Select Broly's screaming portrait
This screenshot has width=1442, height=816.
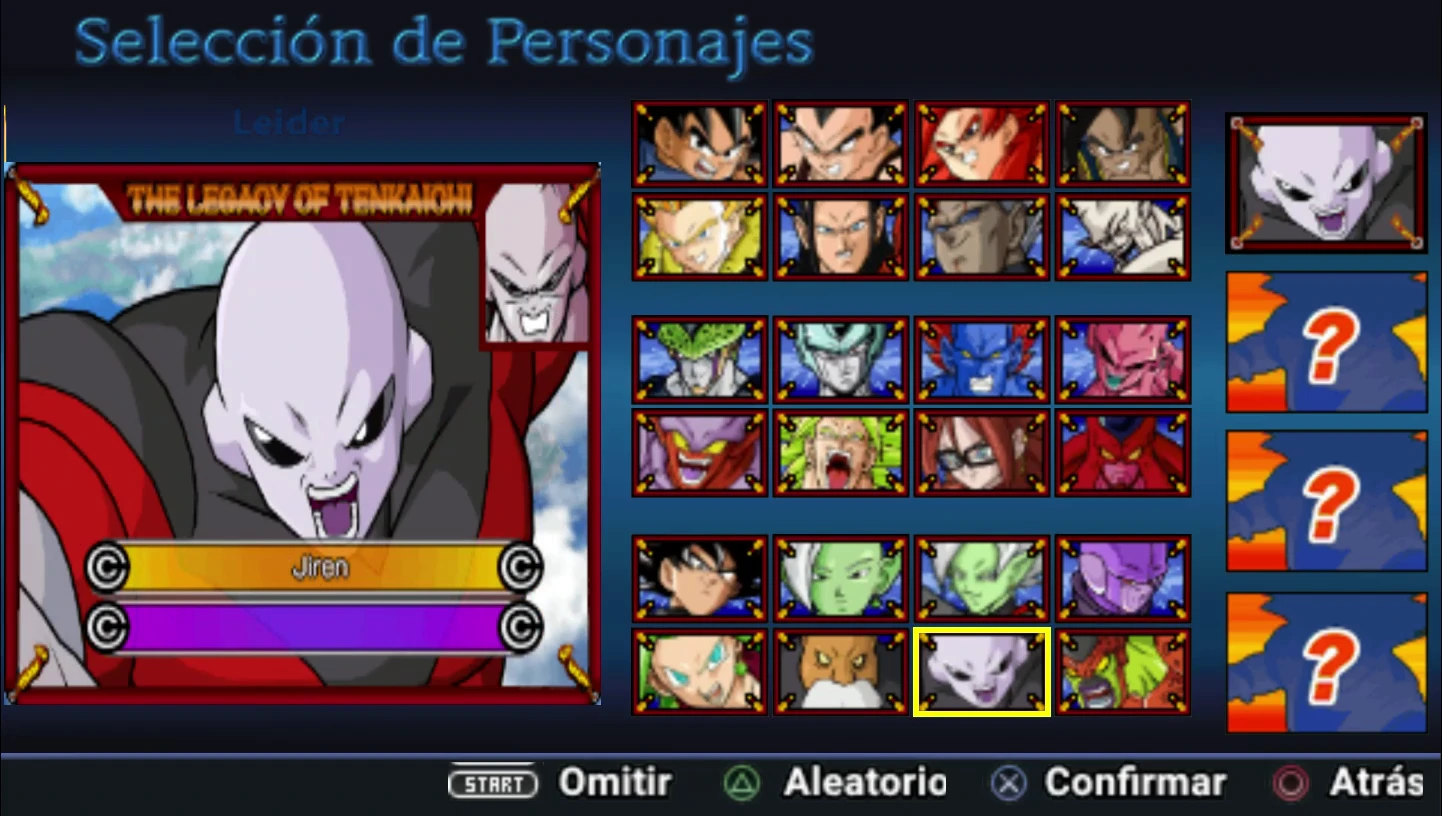pos(840,450)
